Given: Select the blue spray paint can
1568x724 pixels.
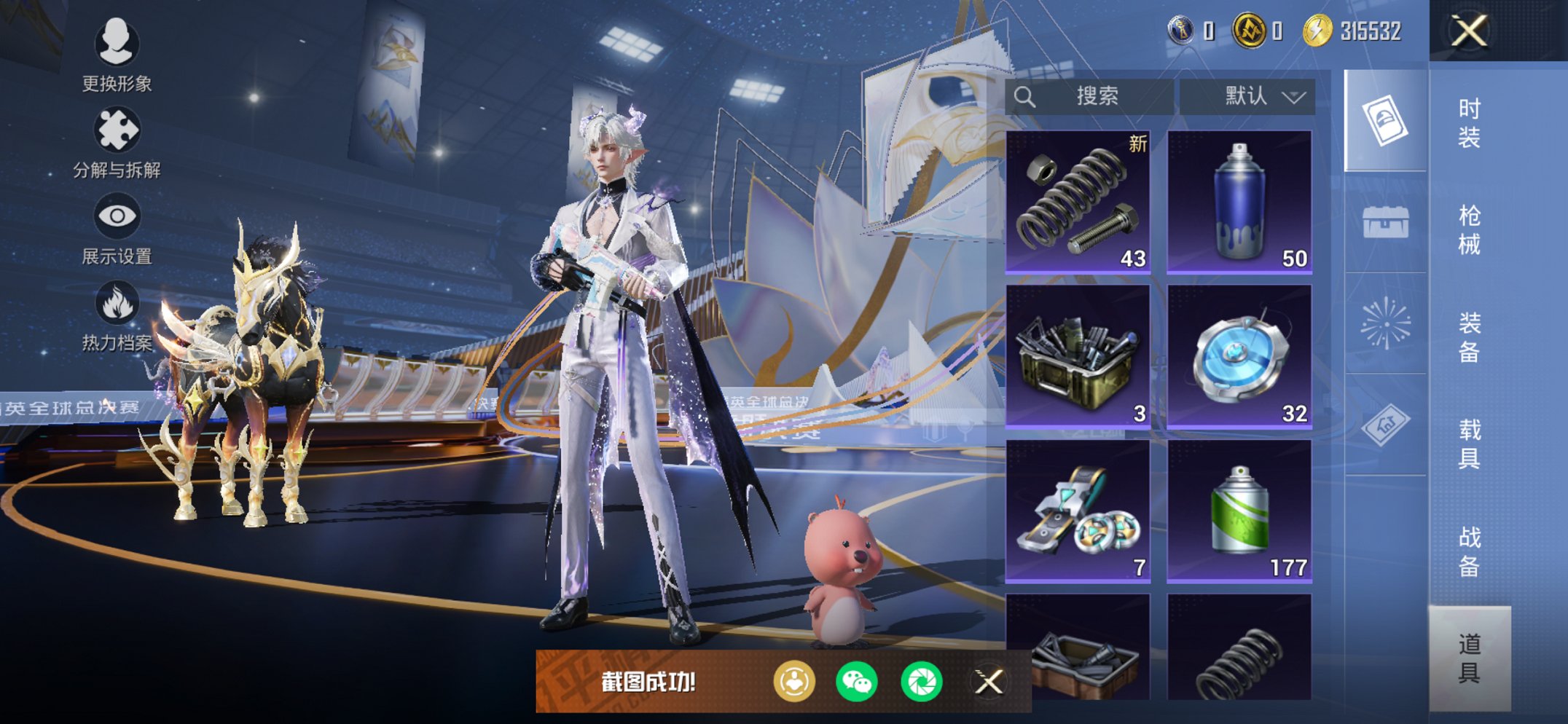Looking at the screenshot, I should point(1239,202).
